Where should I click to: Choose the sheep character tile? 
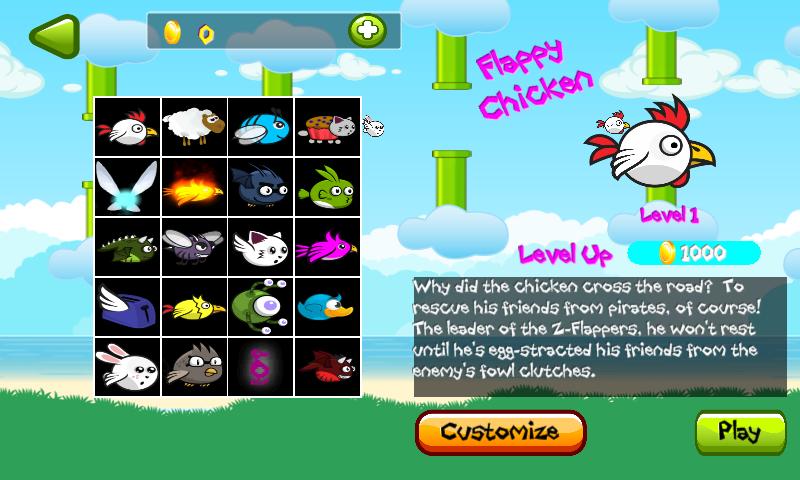click(194, 127)
